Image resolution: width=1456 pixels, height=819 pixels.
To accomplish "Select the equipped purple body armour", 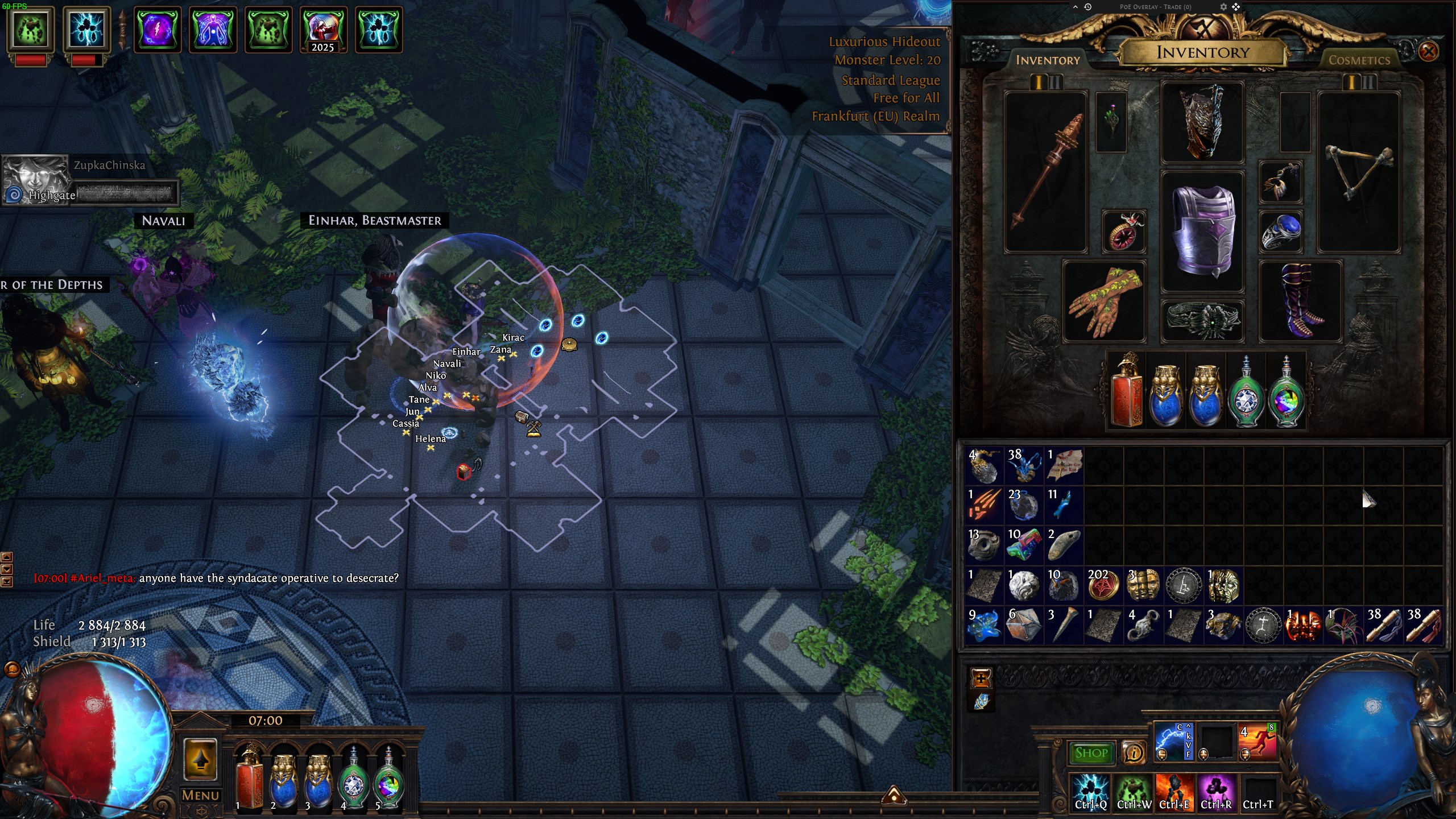I will [x=1203, y=230].
